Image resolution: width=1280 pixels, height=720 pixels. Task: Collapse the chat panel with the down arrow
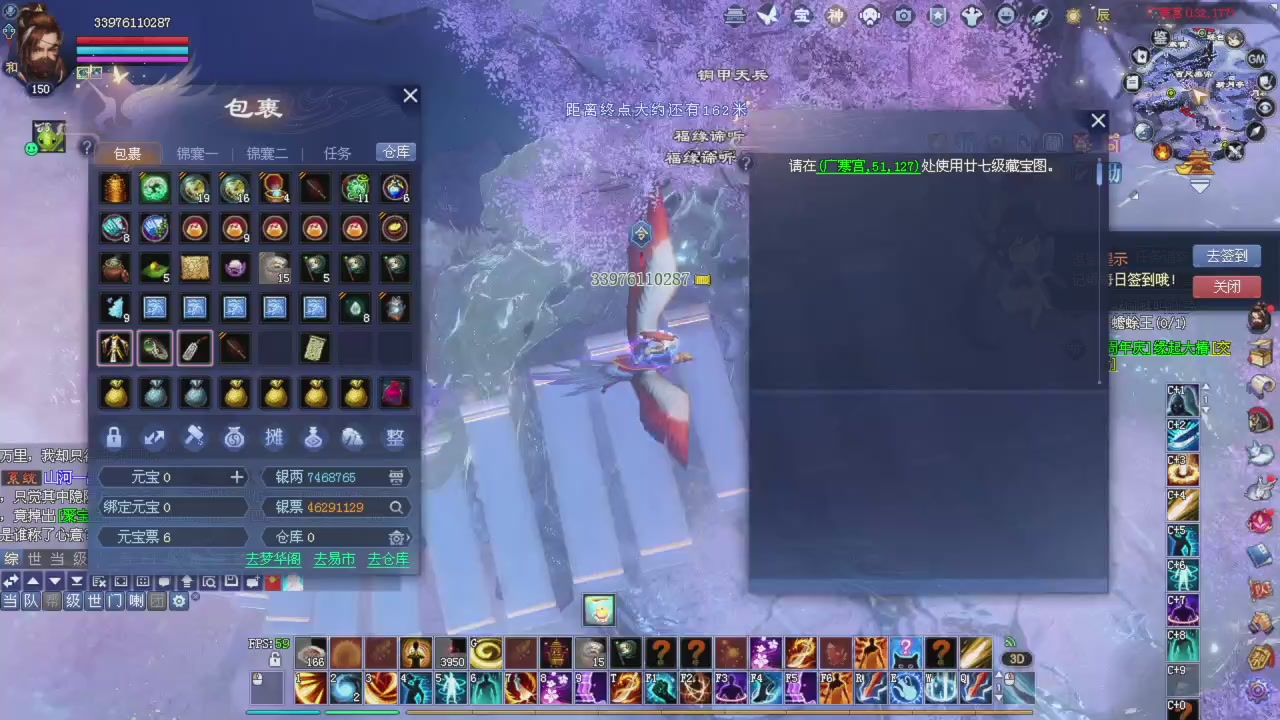point(54,581)
